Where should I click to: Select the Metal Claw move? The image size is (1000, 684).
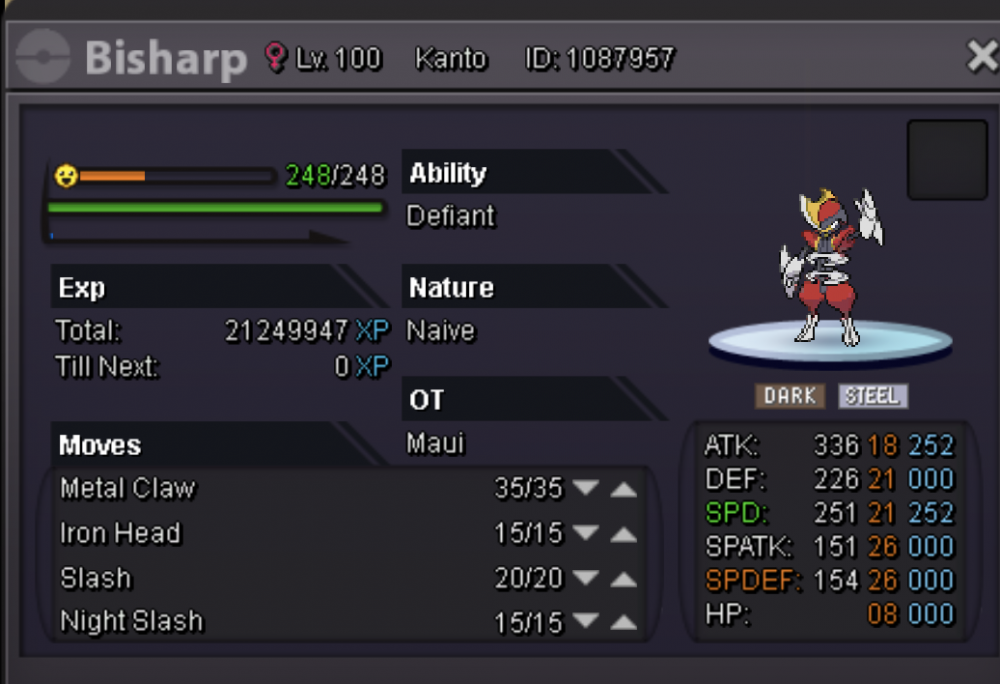tap(128, 489)
